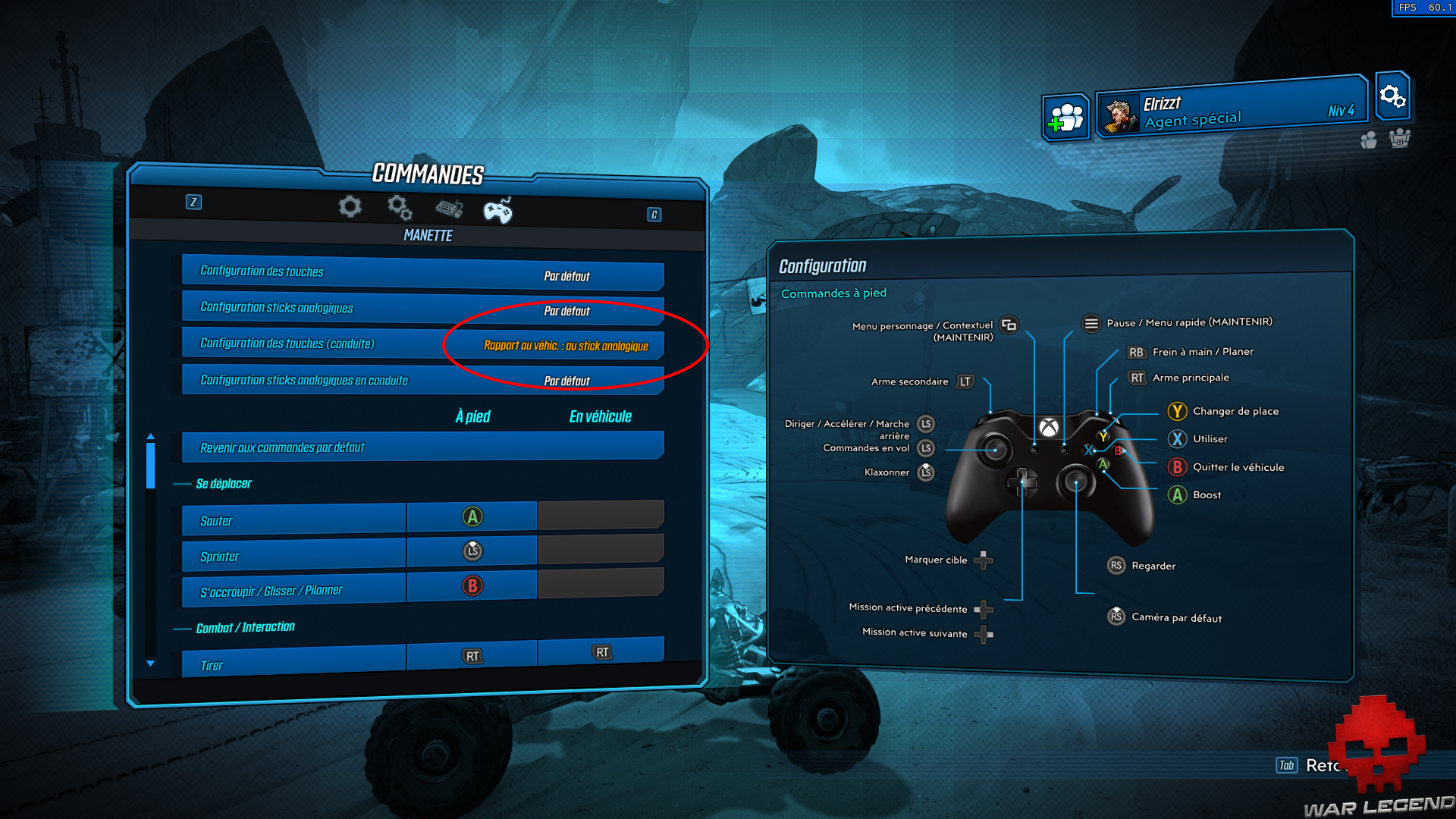Click Revenir aux commandes par défaut

422,447
